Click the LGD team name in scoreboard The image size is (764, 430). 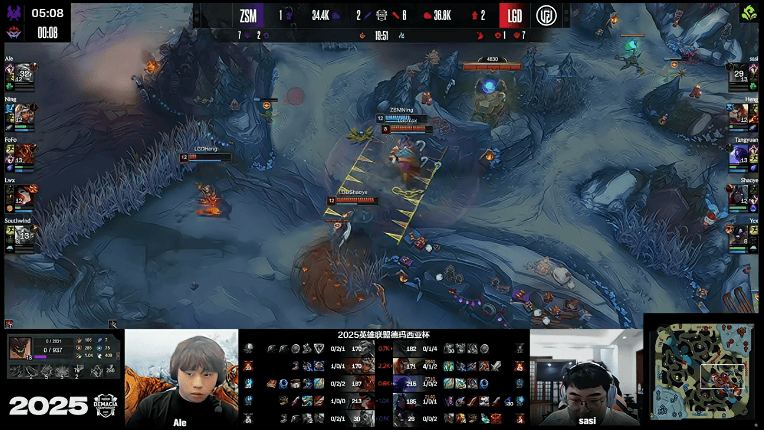(x=514, y=15)
